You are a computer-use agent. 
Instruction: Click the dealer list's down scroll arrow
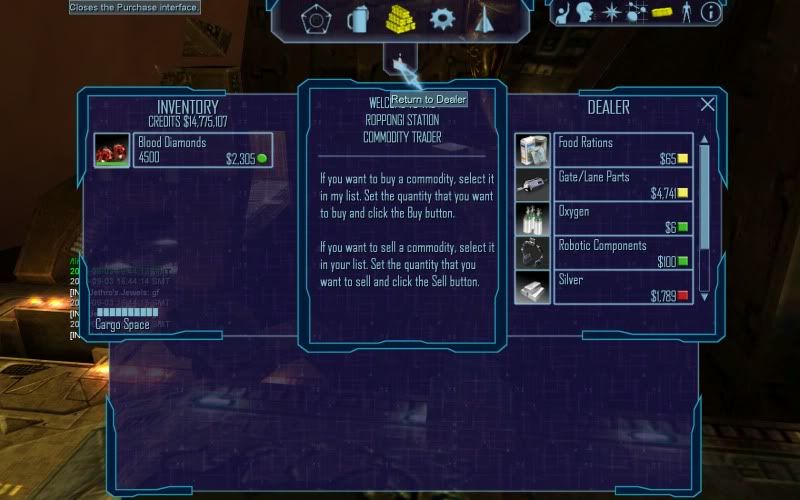point(704,297)
